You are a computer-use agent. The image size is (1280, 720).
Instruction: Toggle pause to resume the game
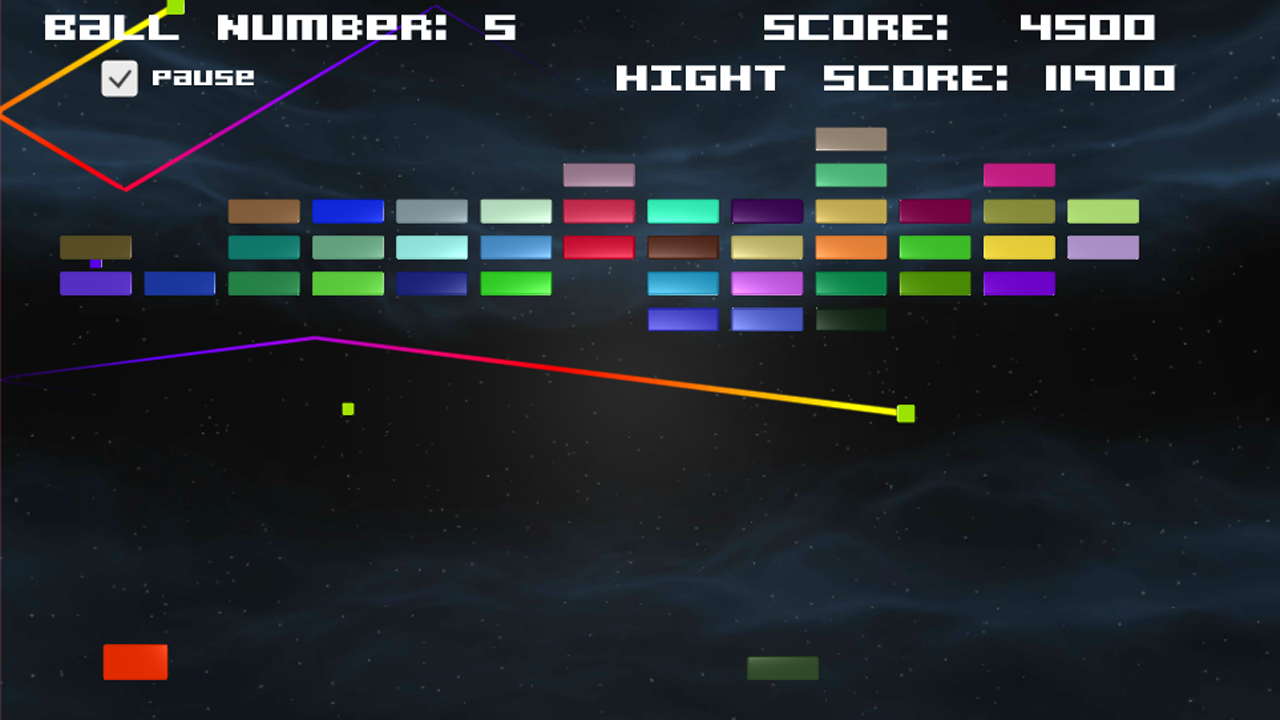click(120, 79)
